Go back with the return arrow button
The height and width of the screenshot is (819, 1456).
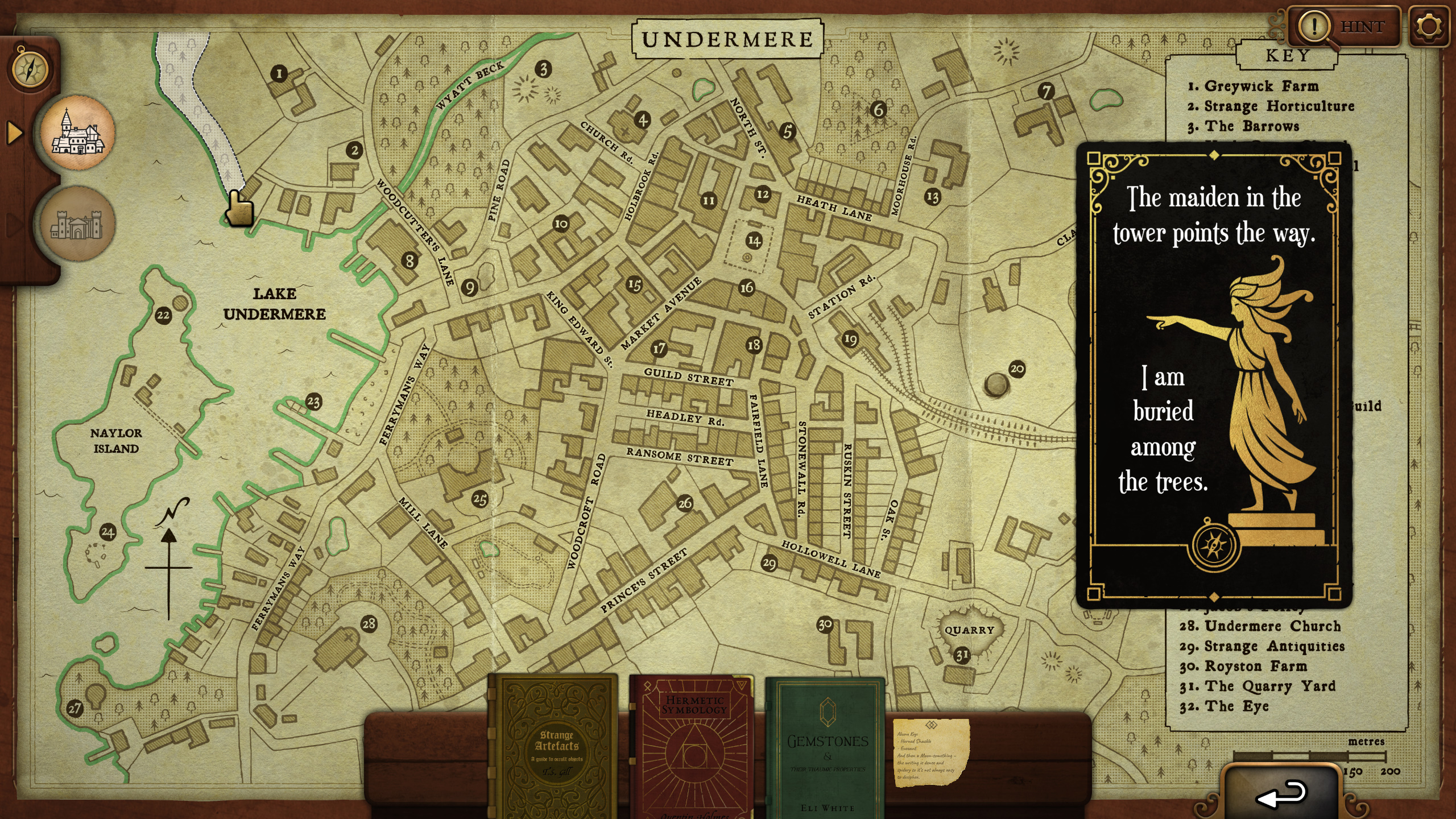[1281, 793]
